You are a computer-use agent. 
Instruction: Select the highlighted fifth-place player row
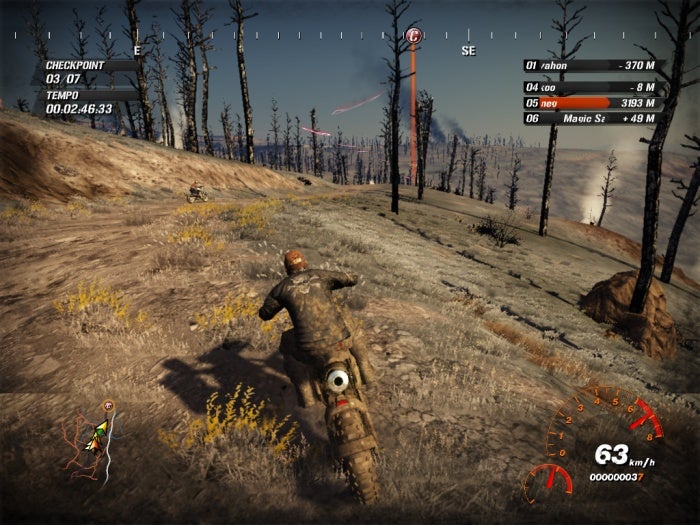click(x=591, y=103)
